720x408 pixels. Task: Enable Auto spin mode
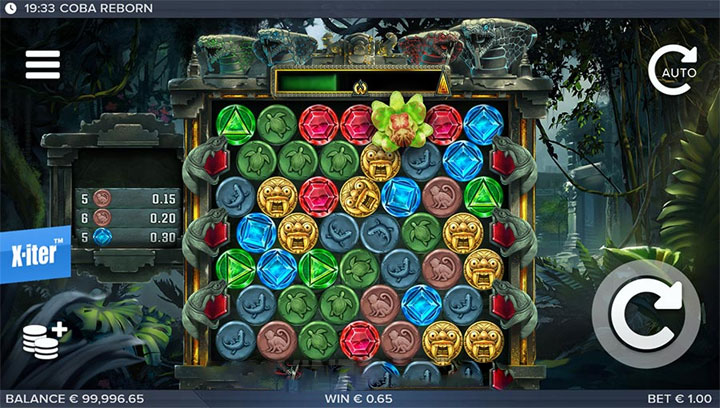coord(671,68)
